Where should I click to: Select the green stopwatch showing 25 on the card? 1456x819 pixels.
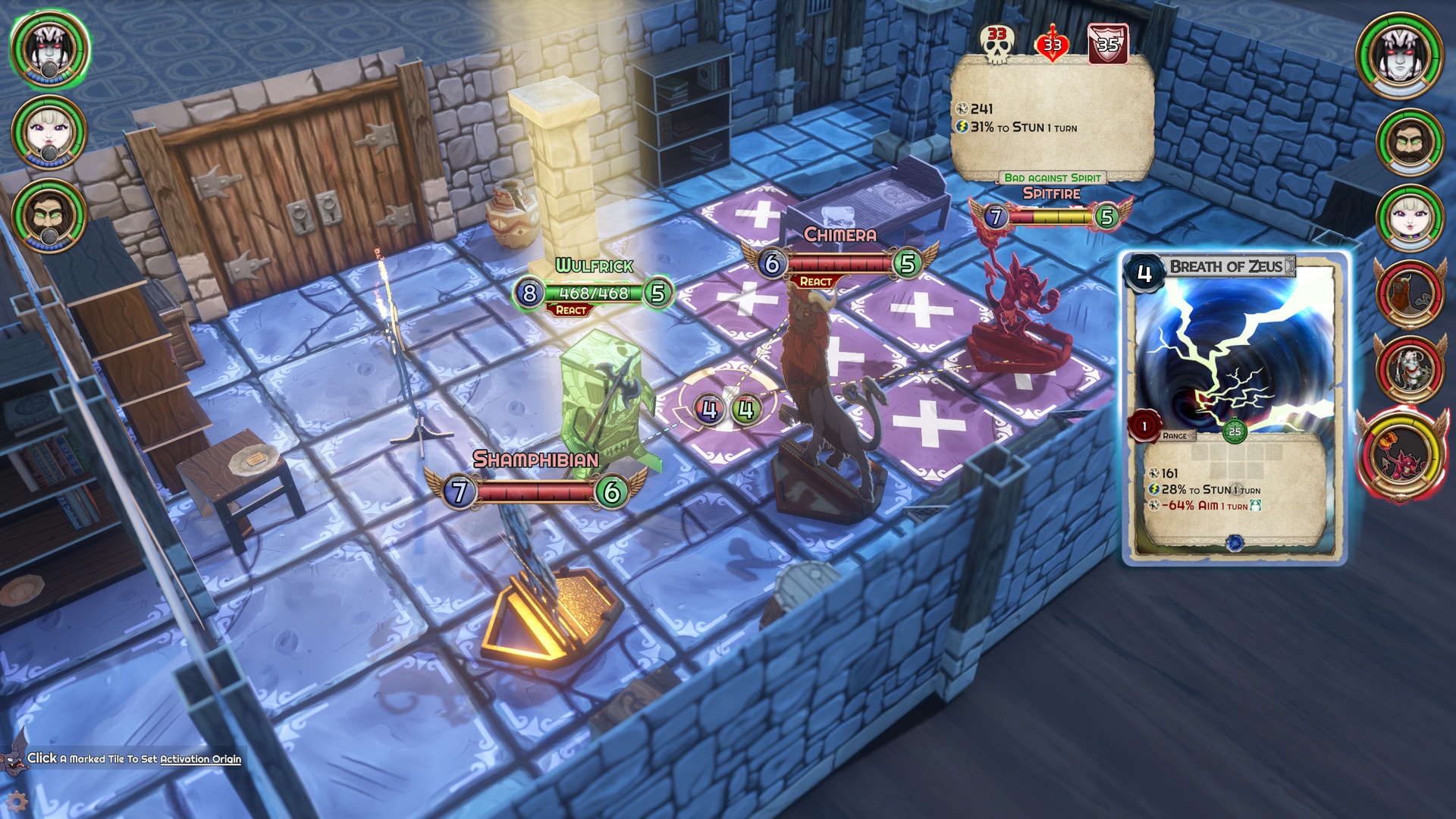[x=1235, y=430]
